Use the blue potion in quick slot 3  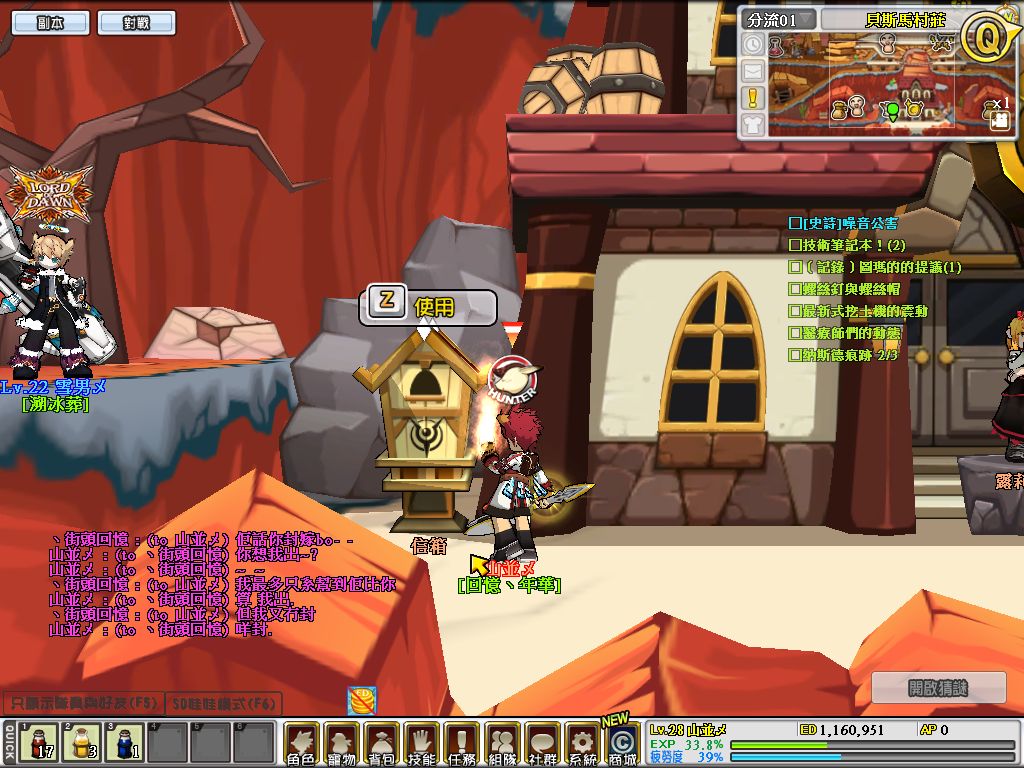click(124, 743)
